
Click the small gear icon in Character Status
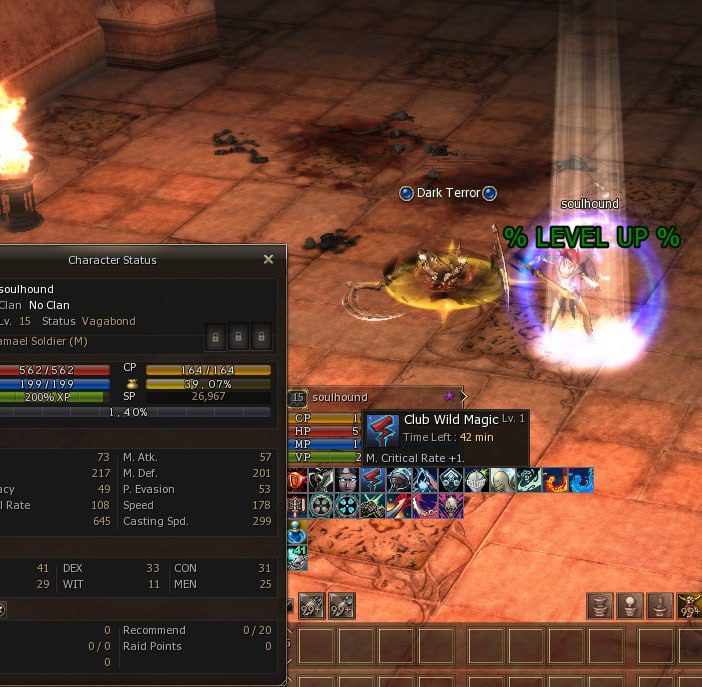point(2,608)
